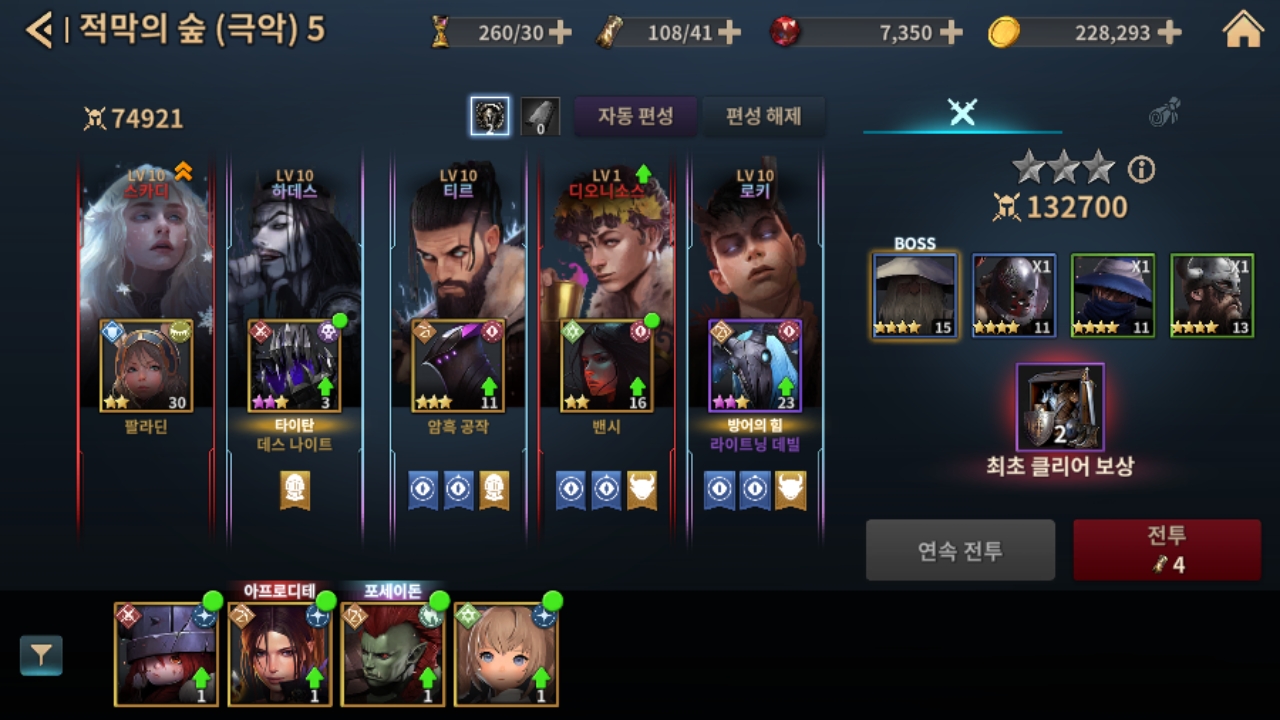Add more red gems

coord(951,33)
